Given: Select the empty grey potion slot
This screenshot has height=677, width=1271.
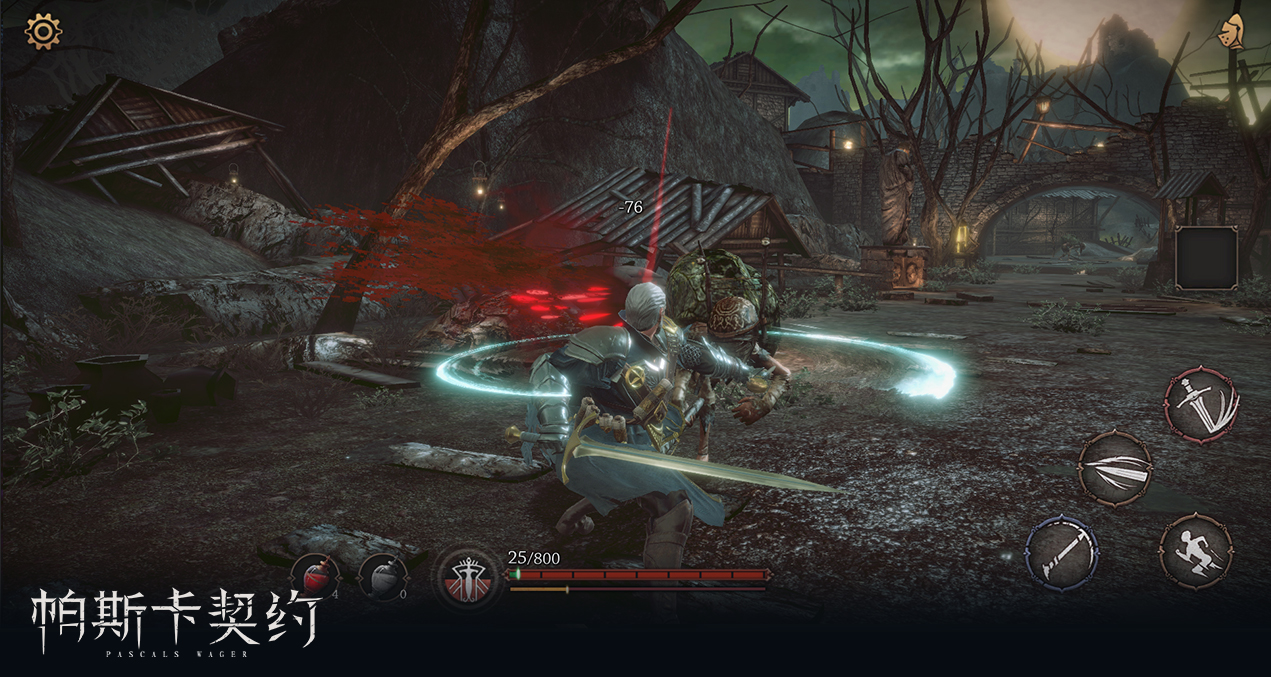Looking at the screenshot, I should 382,576.
